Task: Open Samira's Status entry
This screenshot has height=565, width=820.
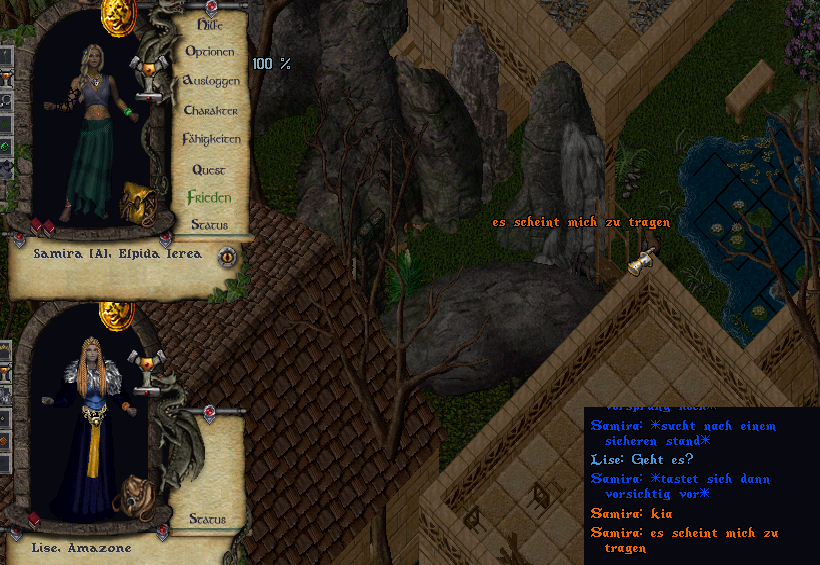Action: click(x=210, y=225)
